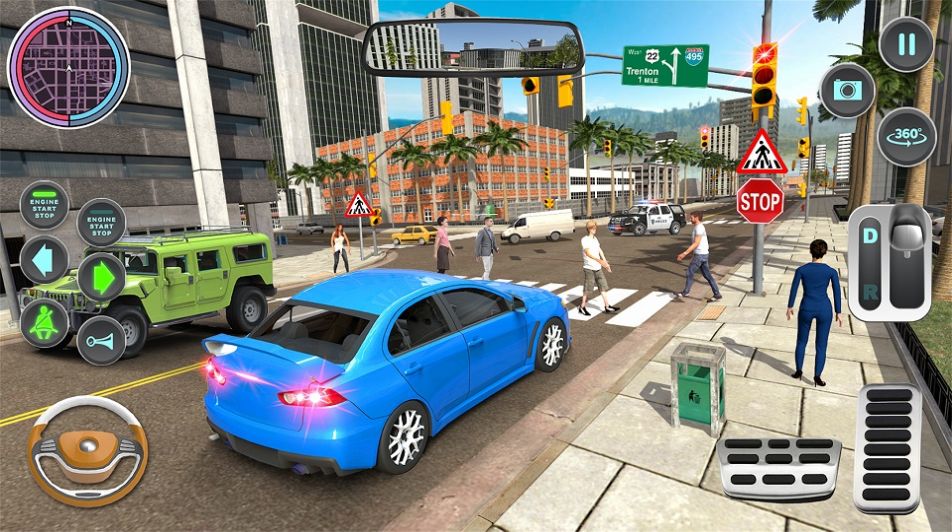
Task: Activate the 360 degree view button
Action: coord(906,137)
